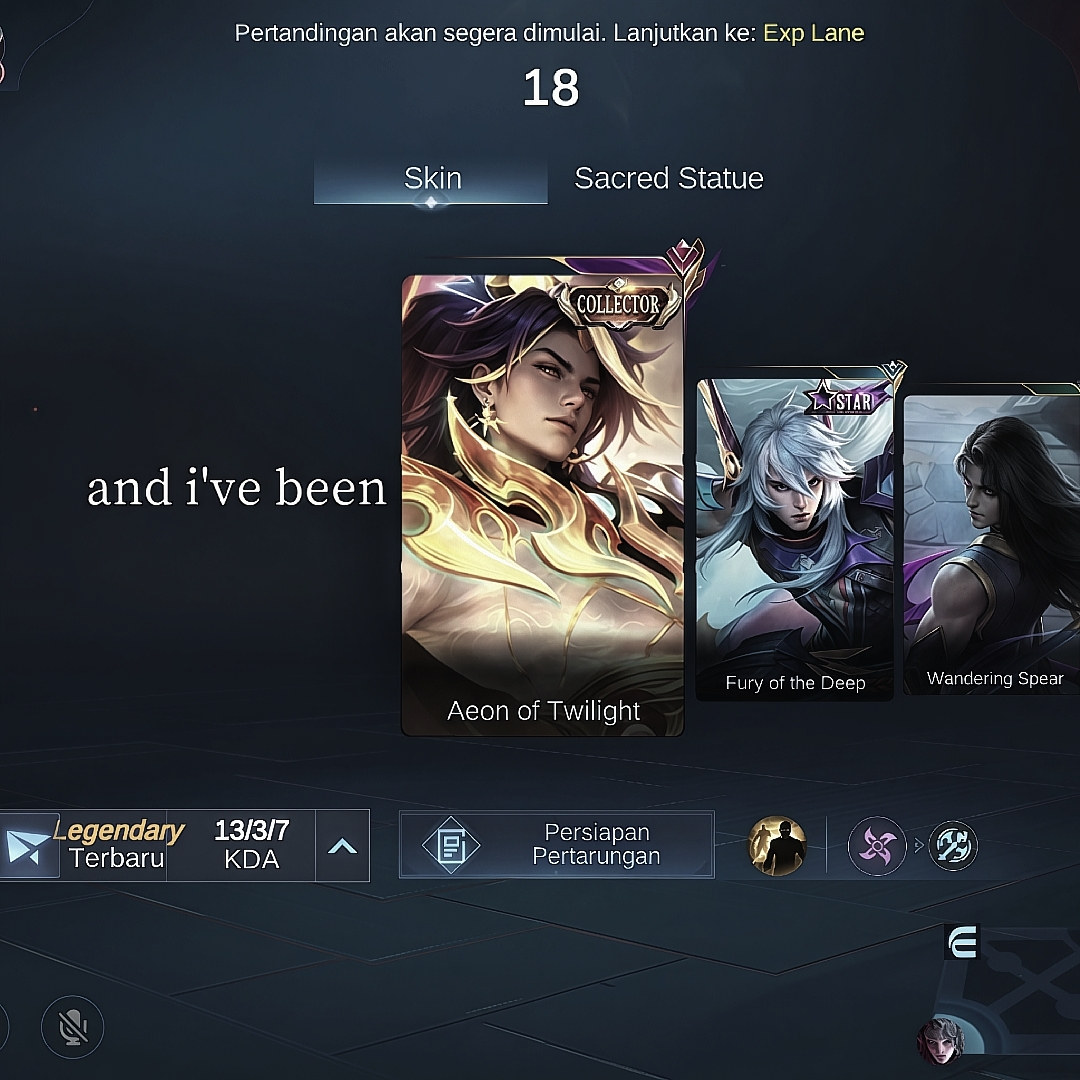Expand the KDA stats panel arrow
1080x1080 pixels.
(x=342, y=846)
